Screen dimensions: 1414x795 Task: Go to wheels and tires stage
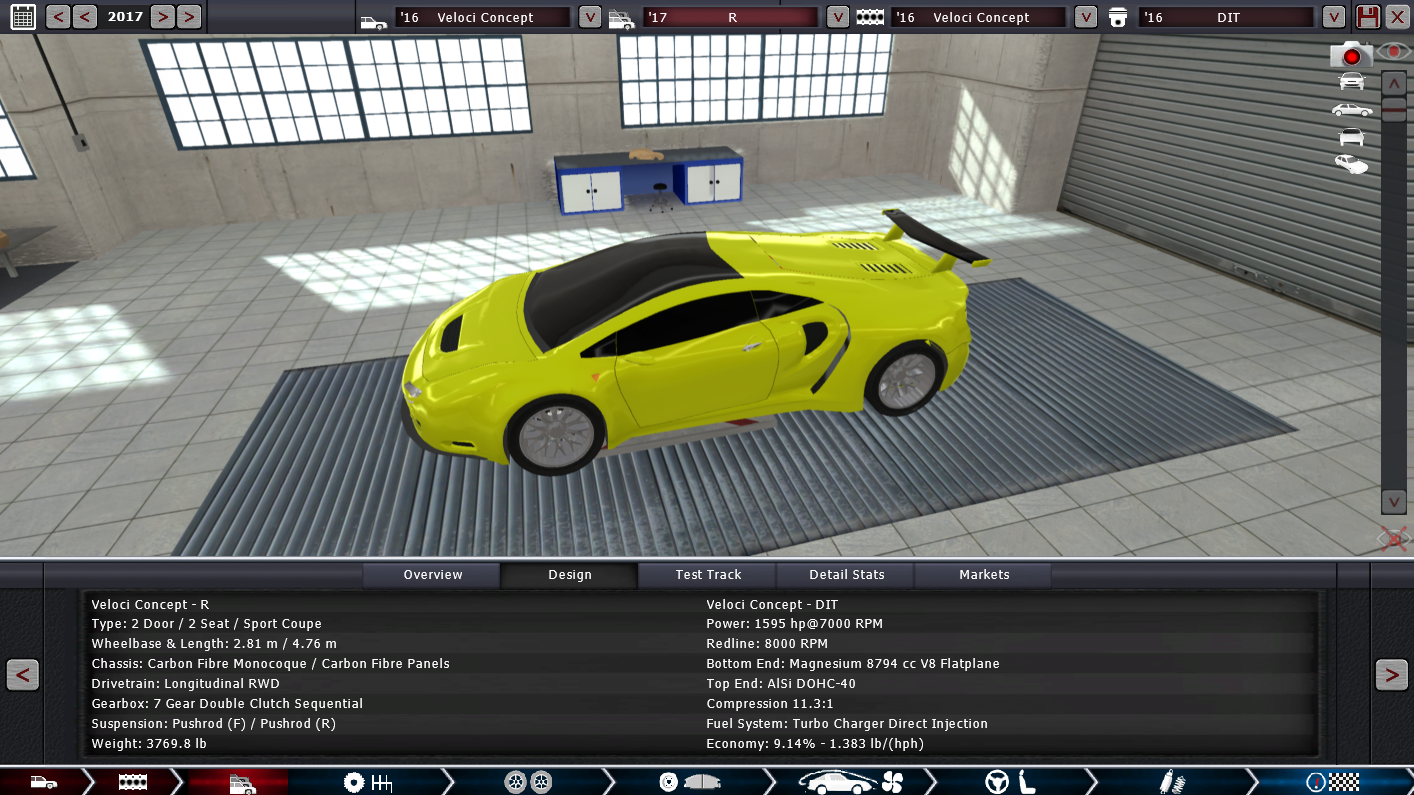point(528,782)
